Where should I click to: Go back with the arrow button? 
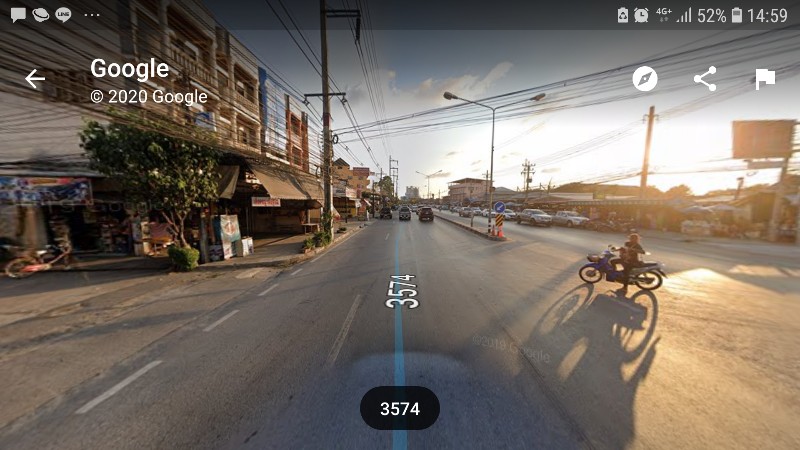[x=35, y=79]
